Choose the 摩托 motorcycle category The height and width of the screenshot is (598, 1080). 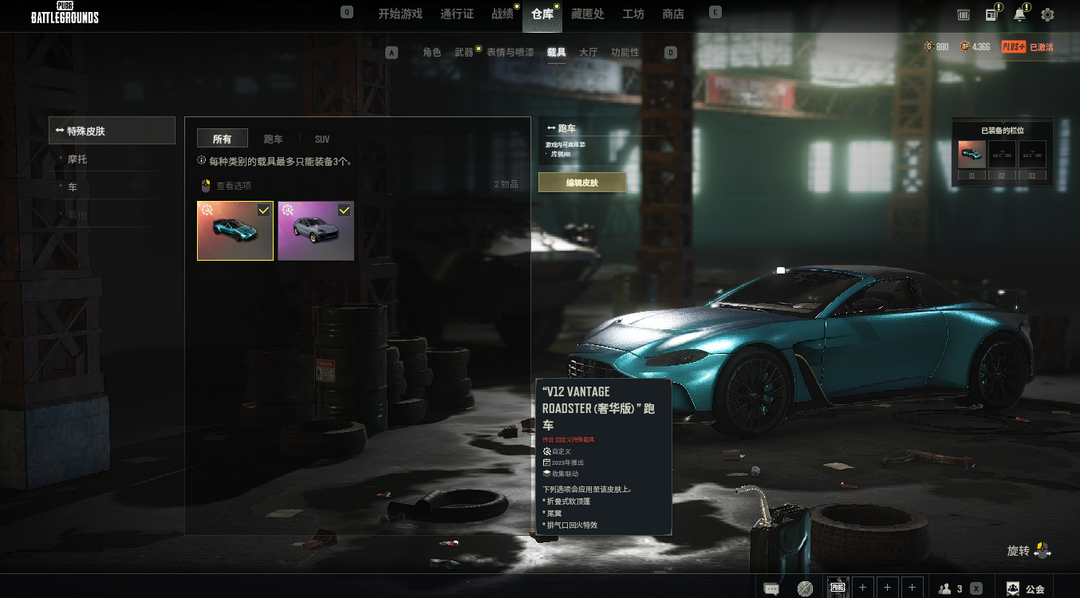pos(78,159)
